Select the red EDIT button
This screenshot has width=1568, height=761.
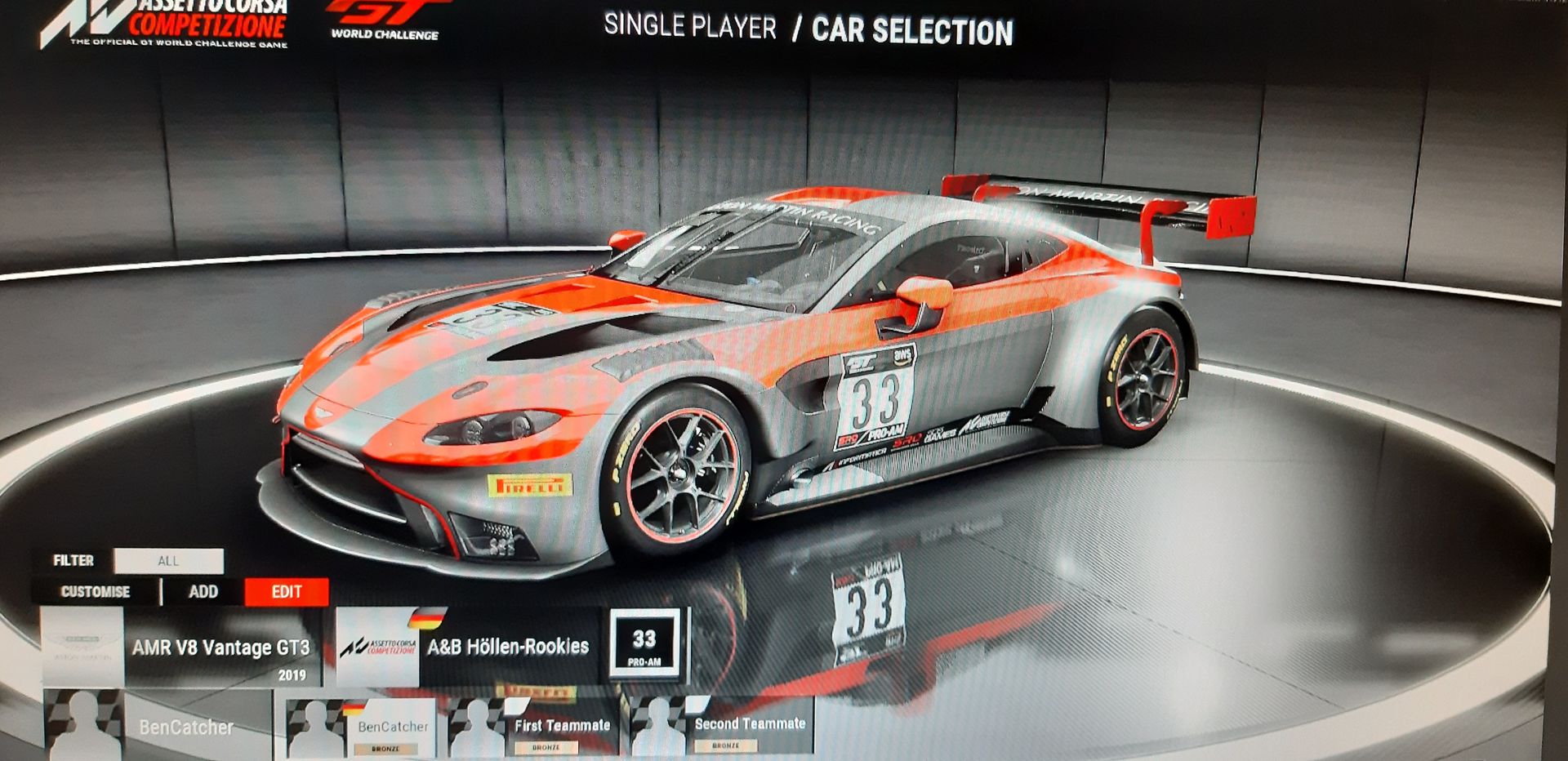coord(287,592)
